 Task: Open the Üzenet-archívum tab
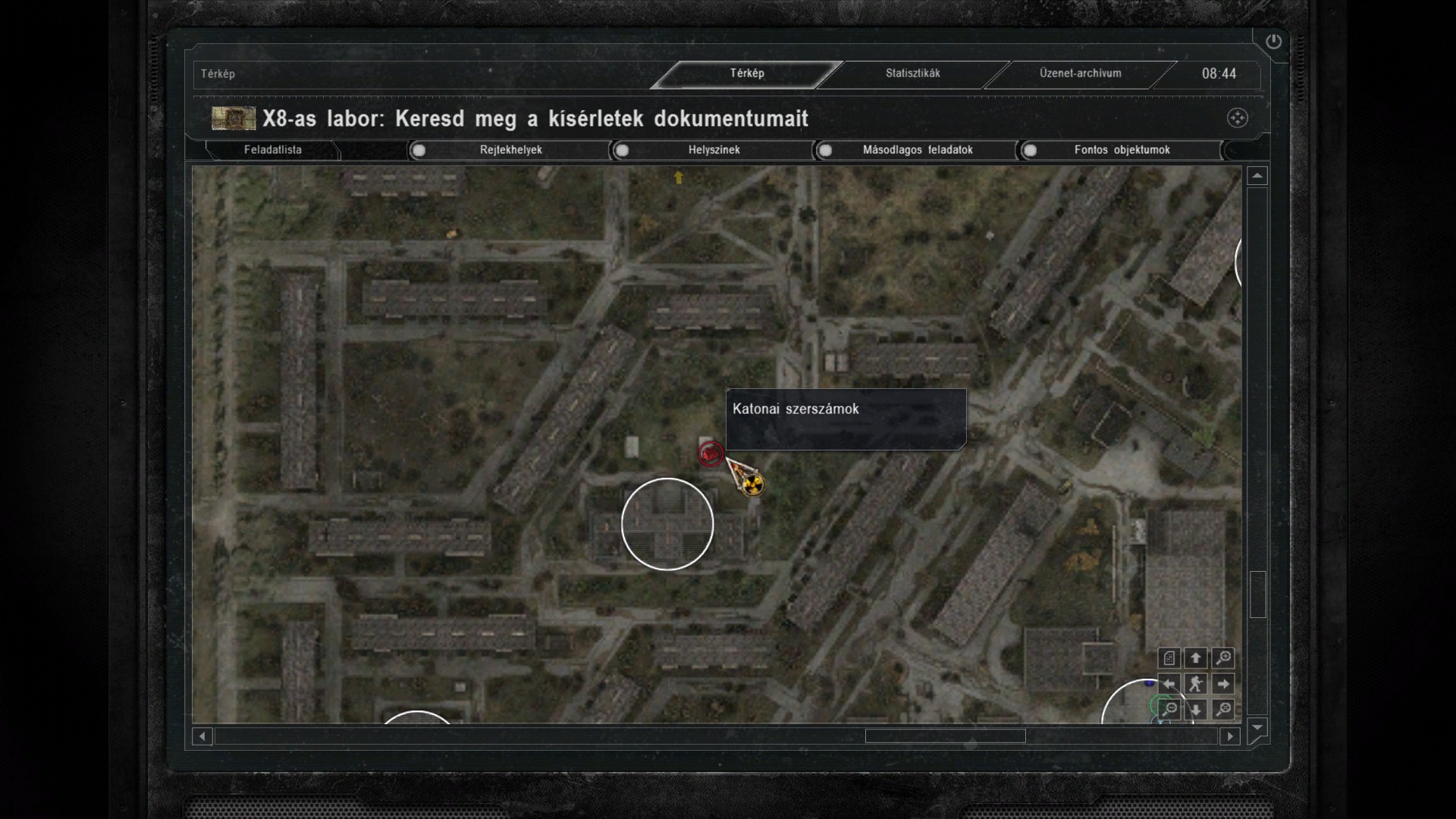click(x=1080, y=74)
